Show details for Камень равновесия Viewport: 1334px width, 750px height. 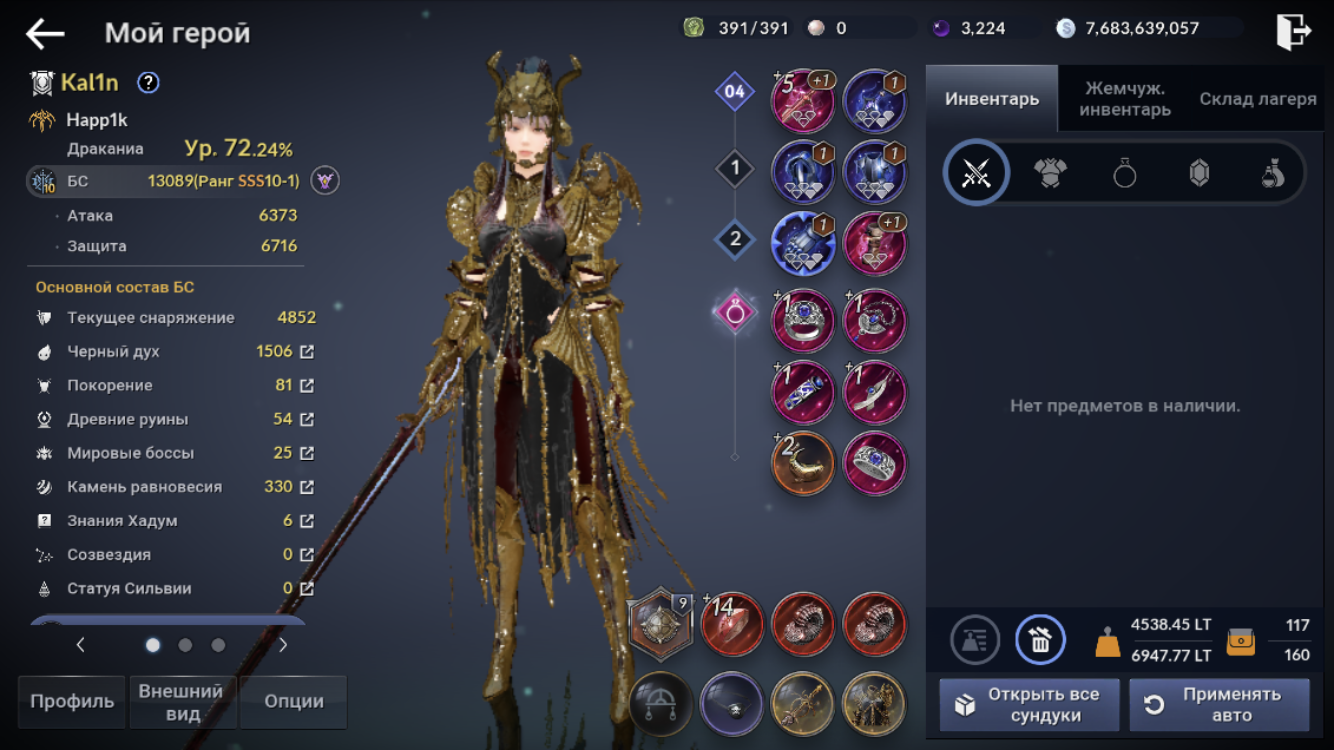pyautogui.click(x=307, y=487)
